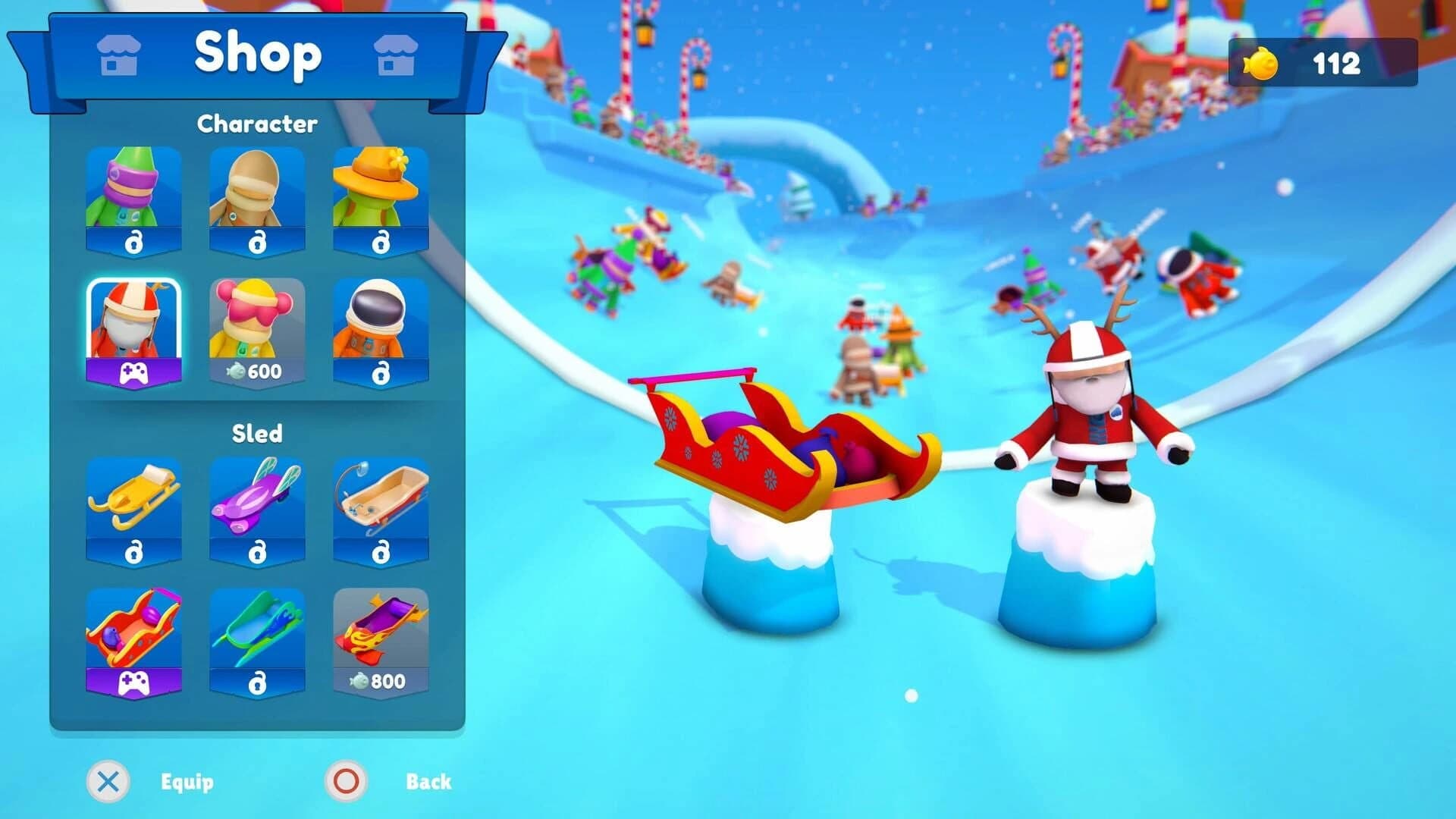Click the blue X circle next to Equip

tap(109, 781)
